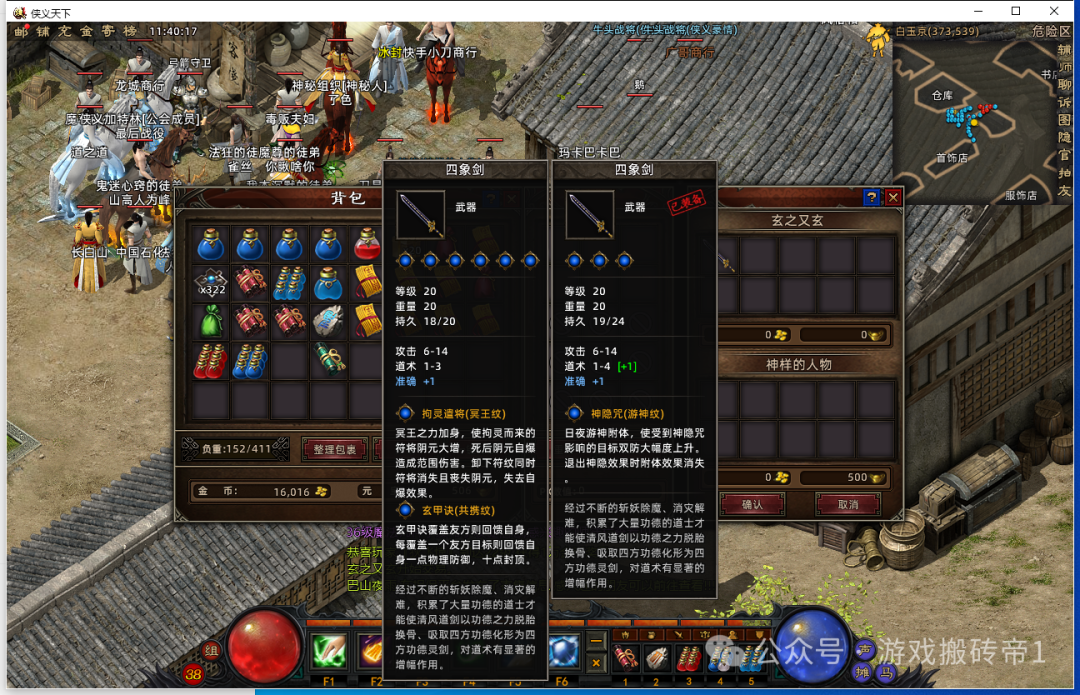Cancel the trade with 取消
The image size is (1080, 695).
point(848,505)
